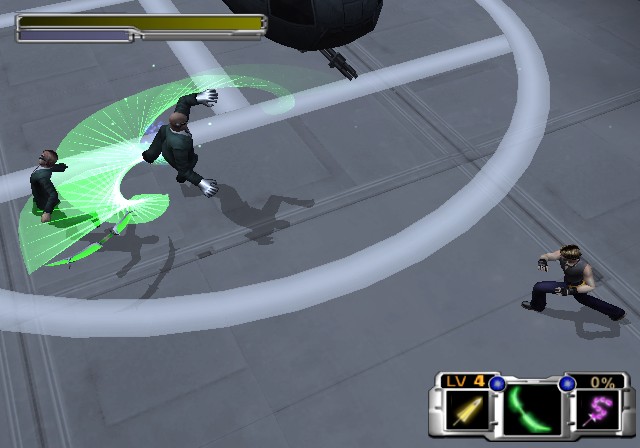Select the yellow arrowhead weapon icon
This screenshot has height=448, width=640.
click(465, 411)
